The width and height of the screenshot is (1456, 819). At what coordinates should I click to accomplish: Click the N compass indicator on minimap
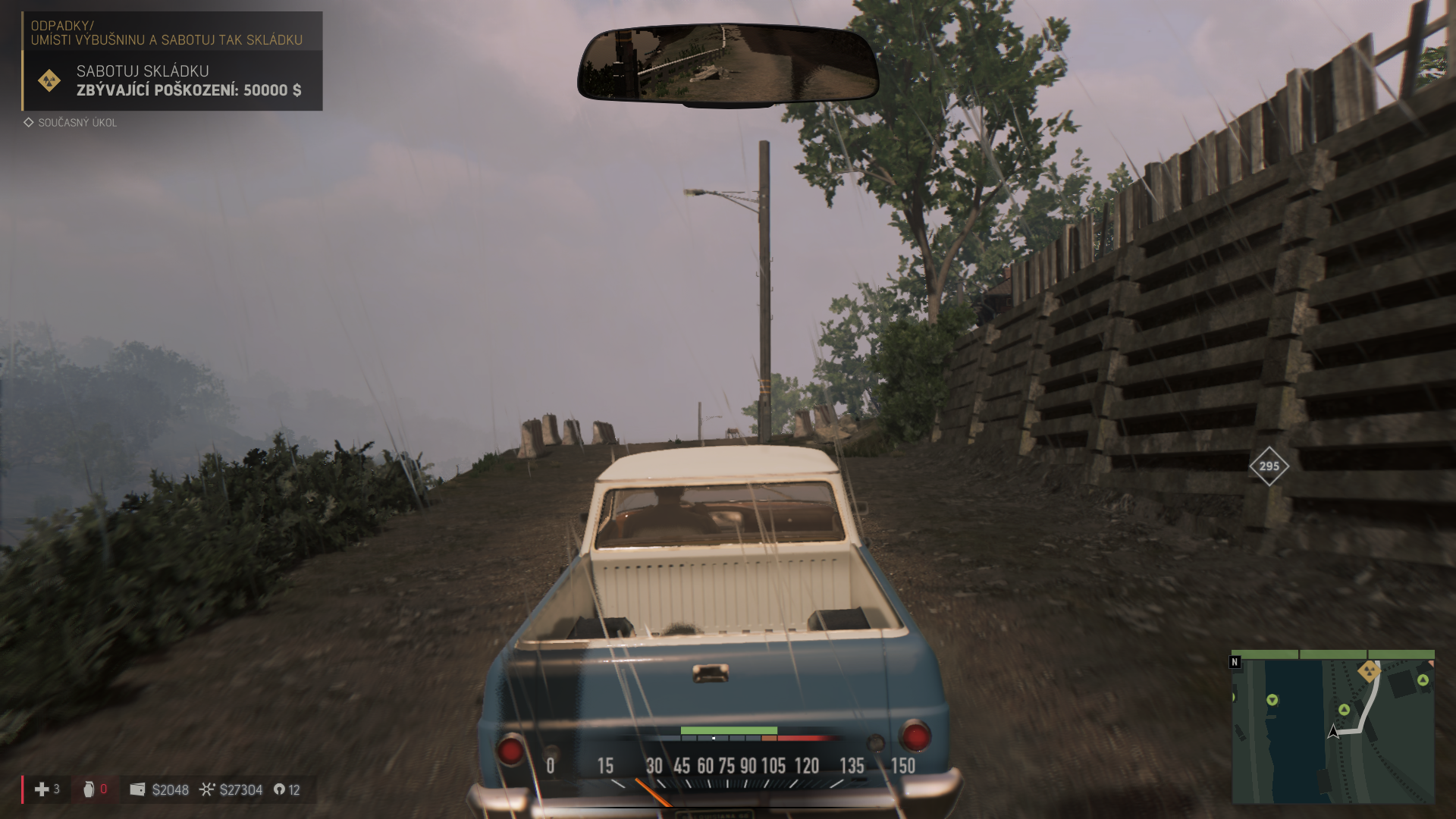(1235, 662)
